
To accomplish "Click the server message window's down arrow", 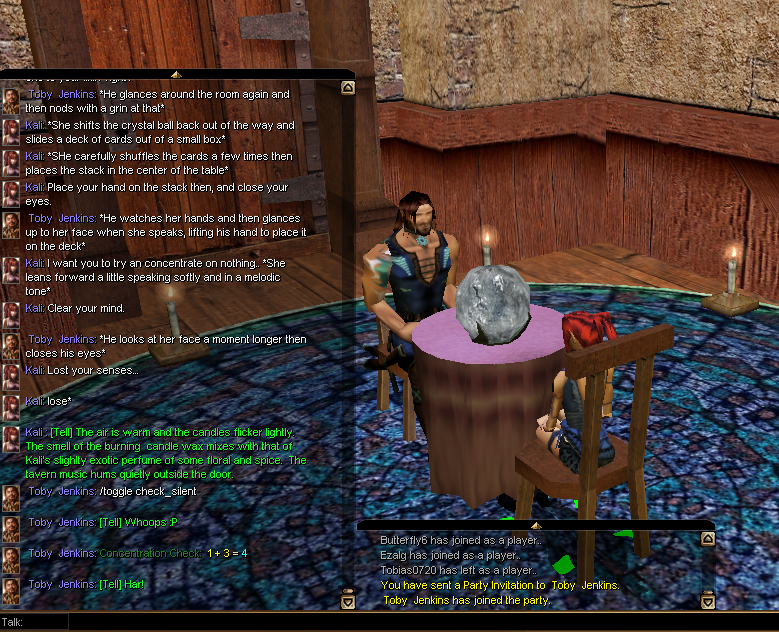I will point(708,600).
